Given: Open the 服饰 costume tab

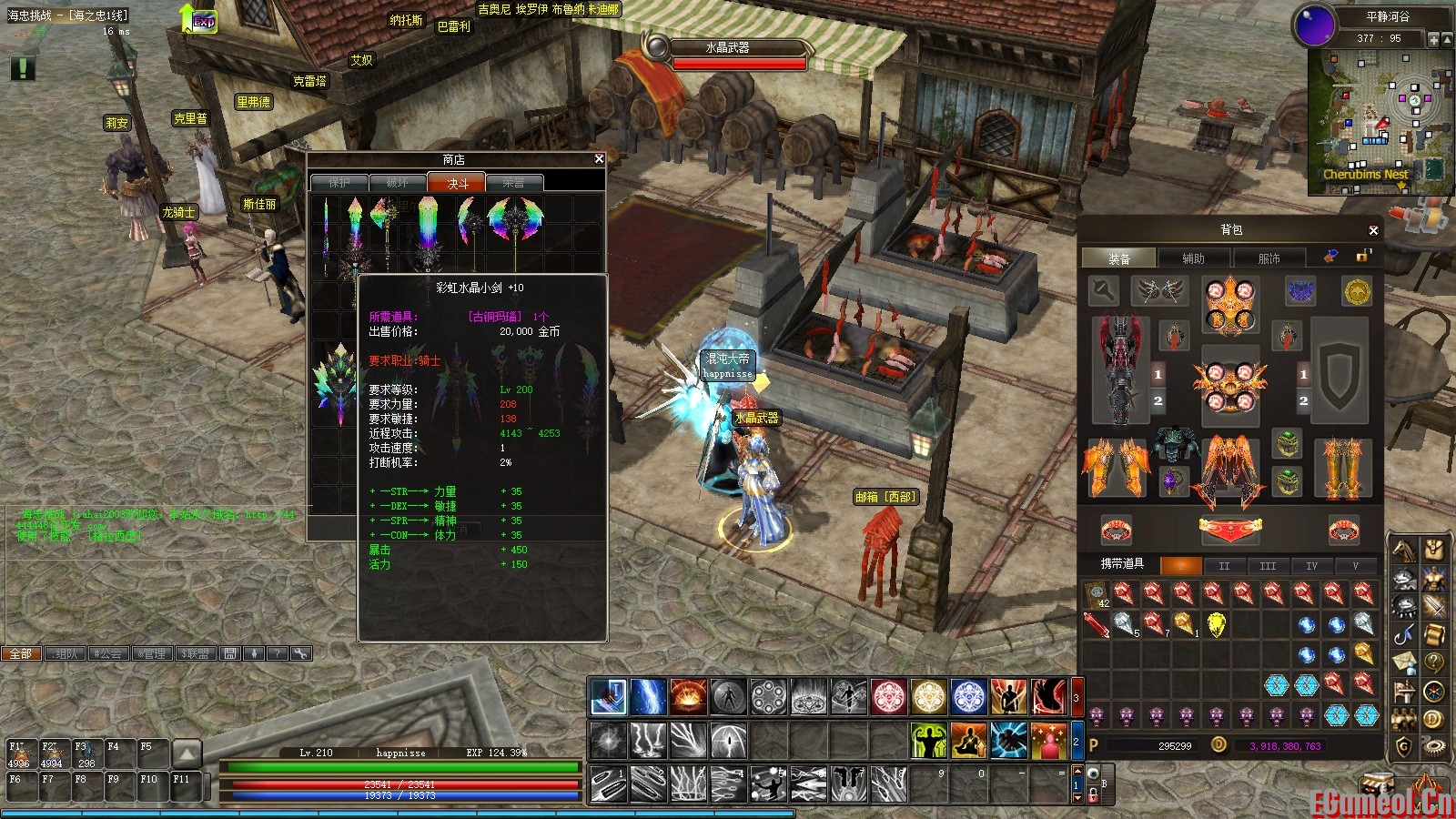Looking at the screenshot, I should tap(1269, 258).
